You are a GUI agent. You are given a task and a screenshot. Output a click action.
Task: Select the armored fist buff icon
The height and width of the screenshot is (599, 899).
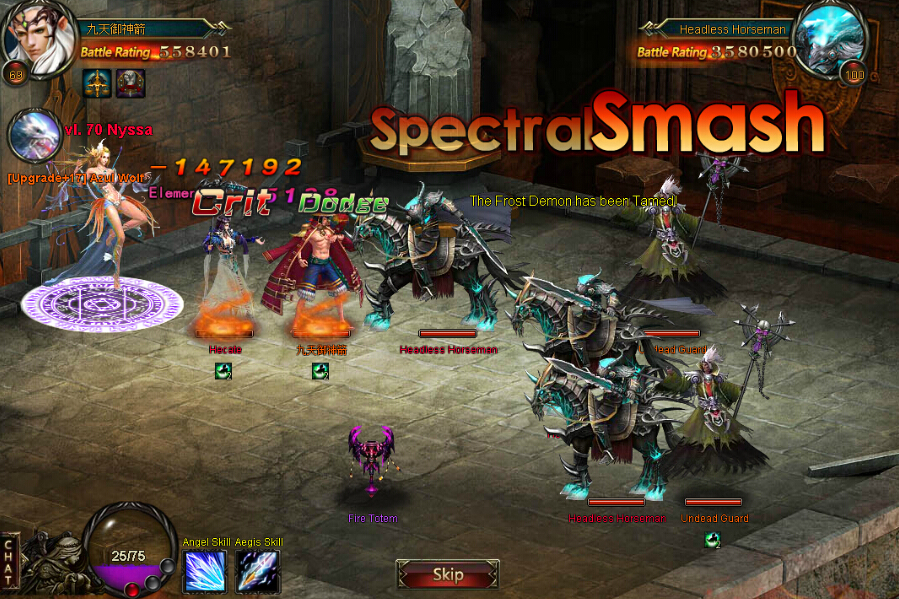pyautogui.click(x=130, y=84)
